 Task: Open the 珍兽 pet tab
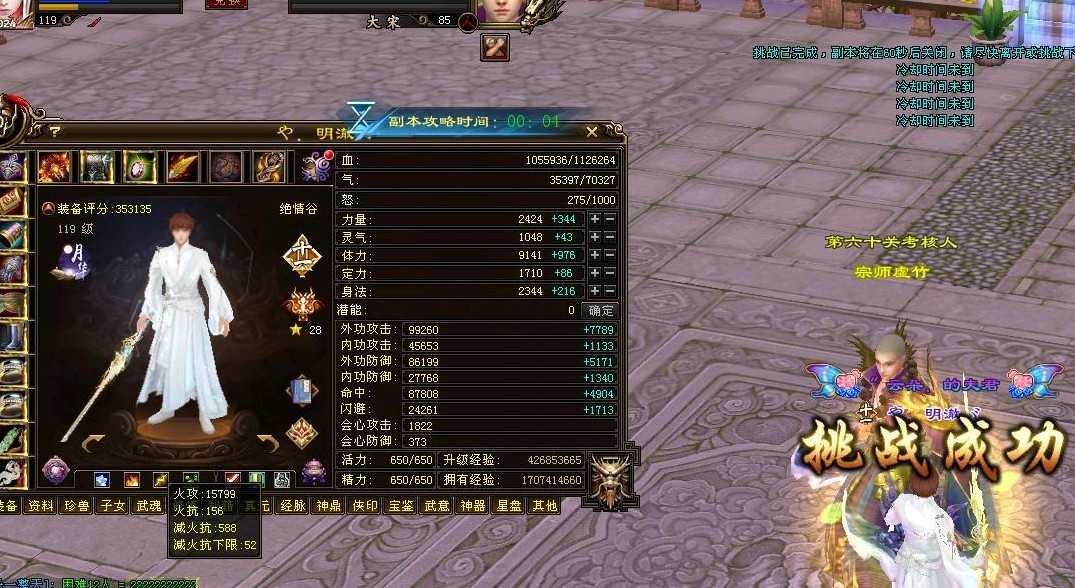[76, 506]
